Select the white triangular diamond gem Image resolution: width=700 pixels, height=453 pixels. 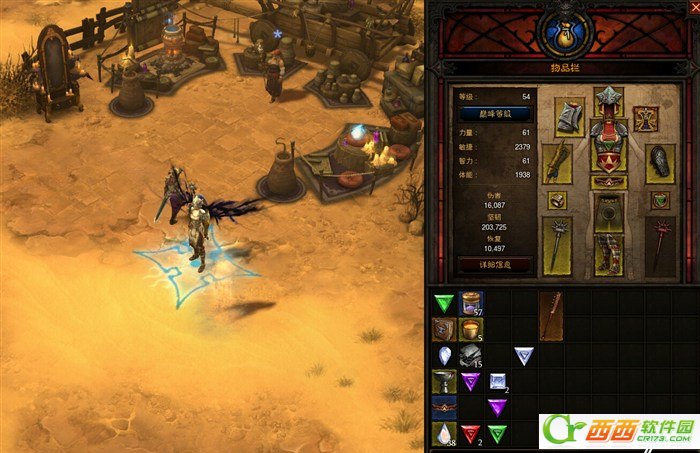523,355
